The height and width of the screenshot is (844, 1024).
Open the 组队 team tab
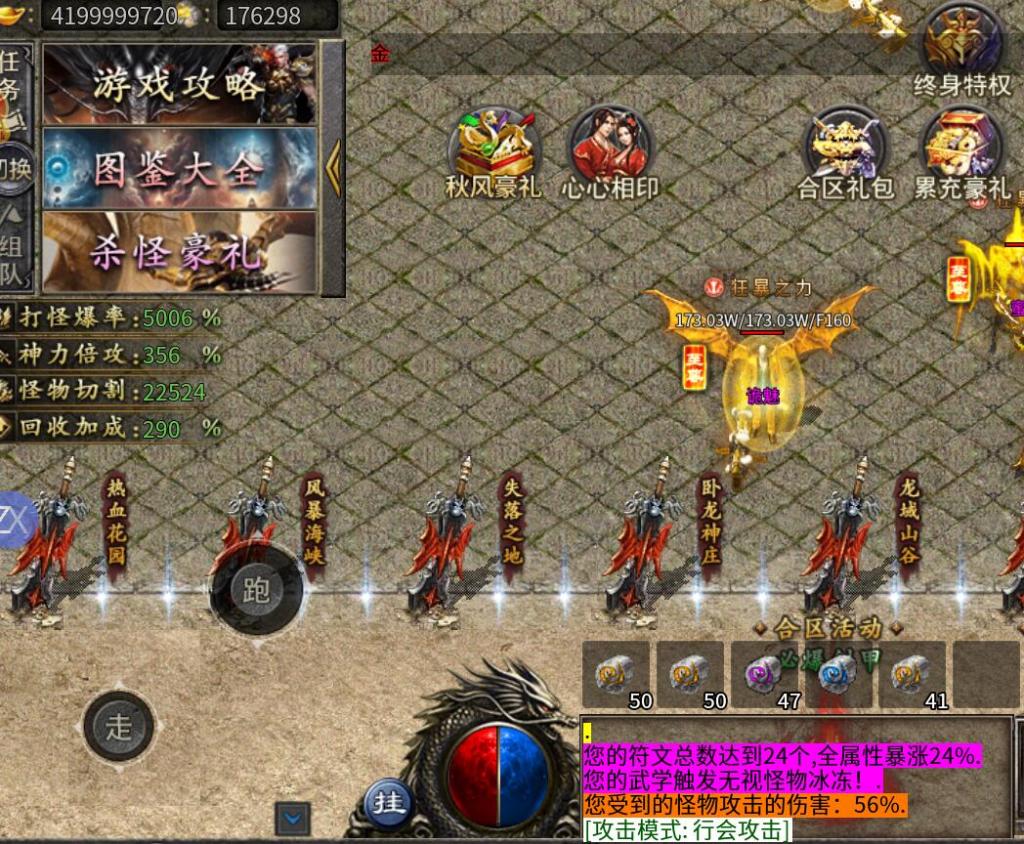pos(12,252)
